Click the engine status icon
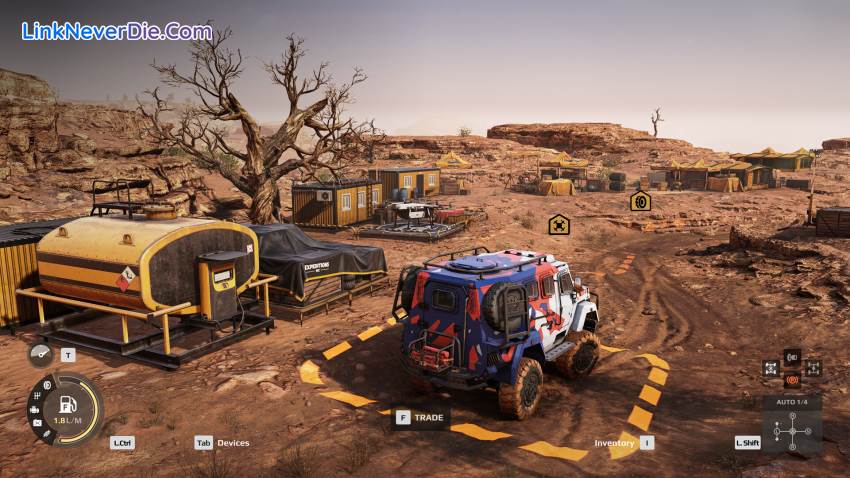The width and height of the screenshot is (850, 478). coord(34,408)
